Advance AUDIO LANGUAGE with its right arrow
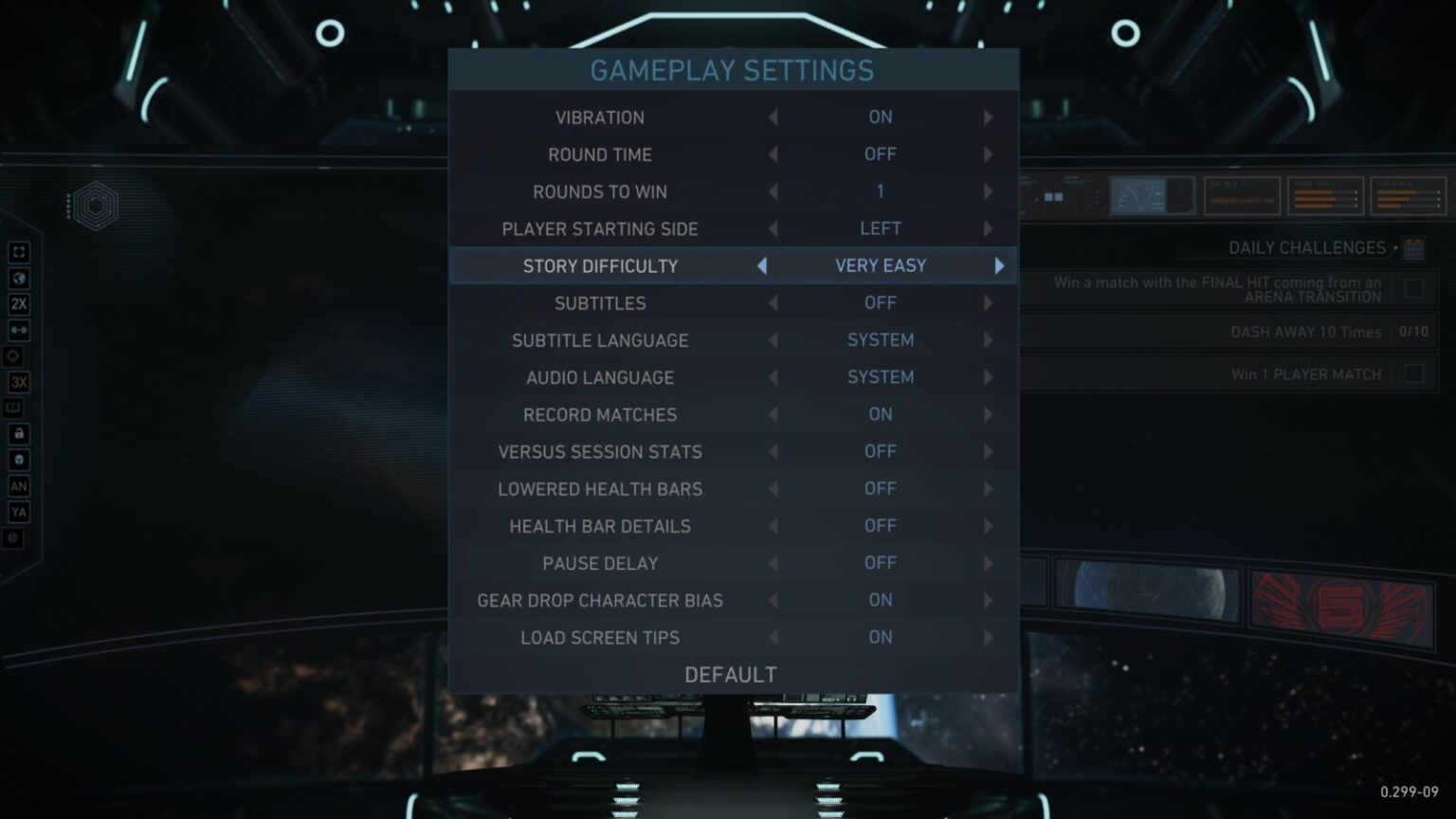1456x819 pixels. pyautogui.click(x=989, y=377)
